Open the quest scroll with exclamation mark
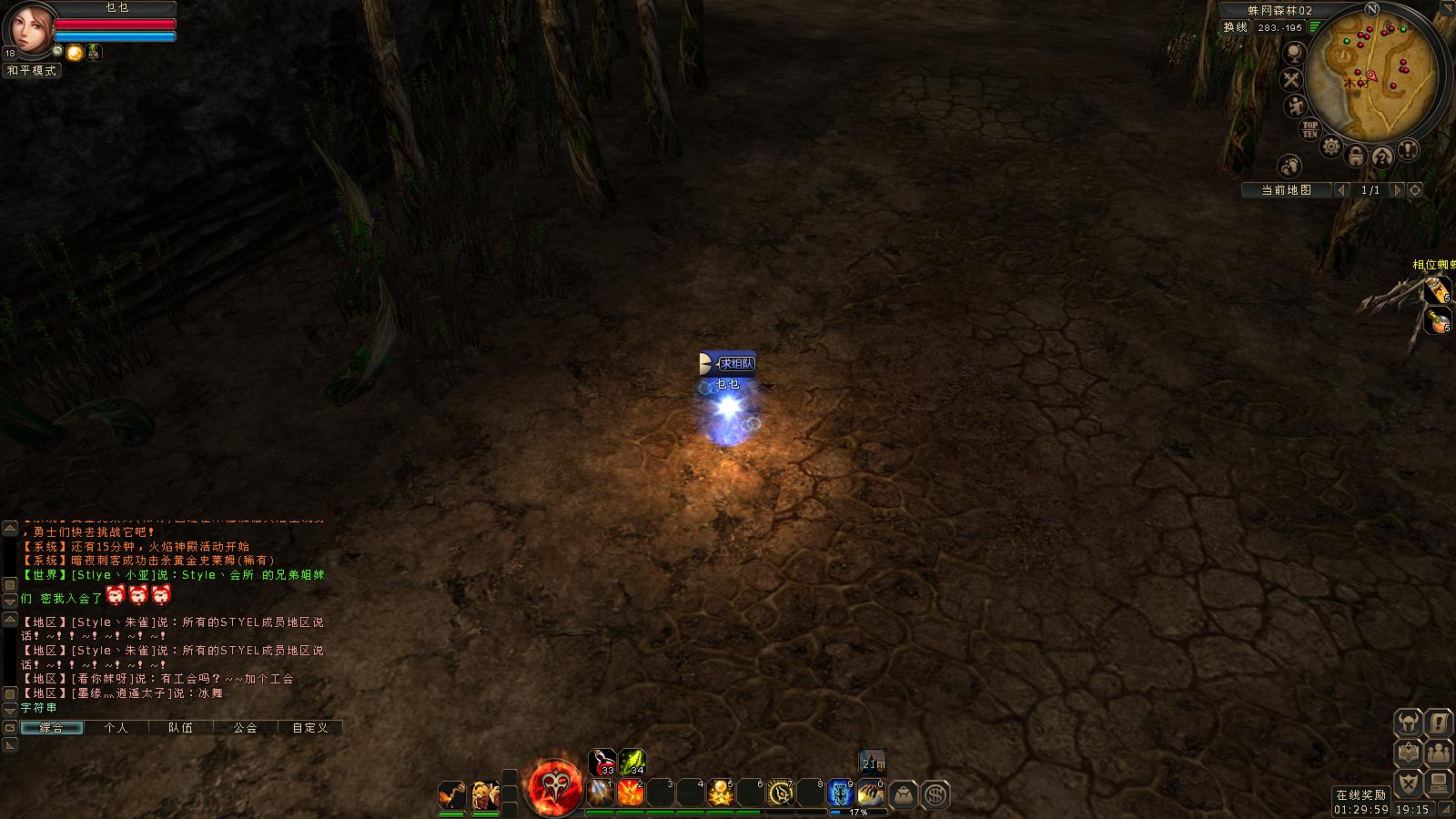This screenshot has width=1456, height=819. (x=1438, y=723)
